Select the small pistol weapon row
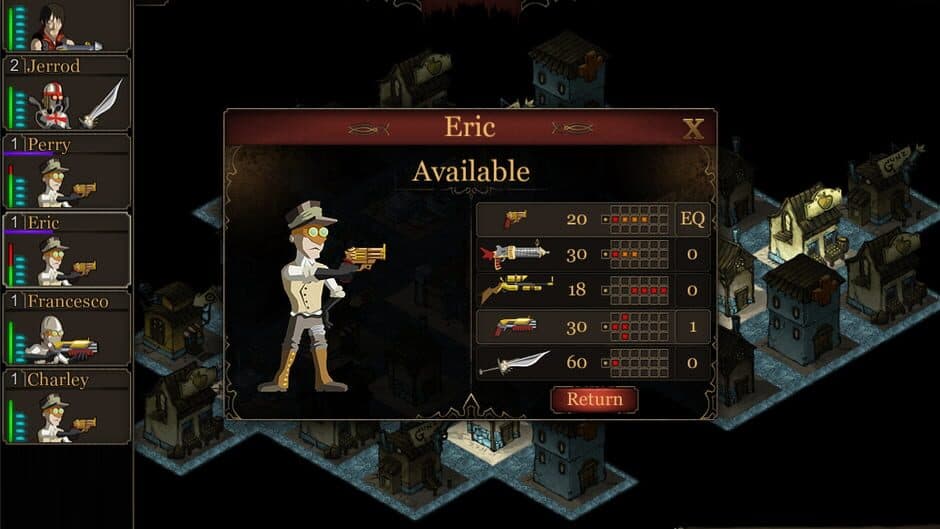Screen dimensions: 940x529 point(574,220)
